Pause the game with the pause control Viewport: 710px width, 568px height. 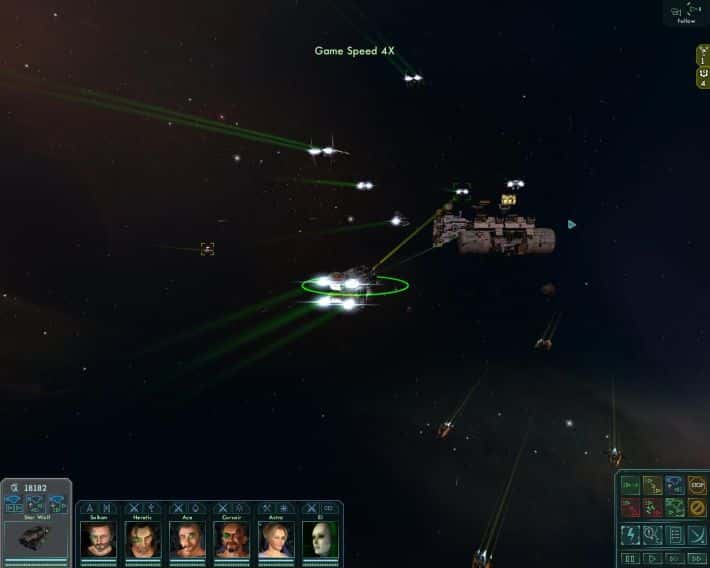[630, 558]
